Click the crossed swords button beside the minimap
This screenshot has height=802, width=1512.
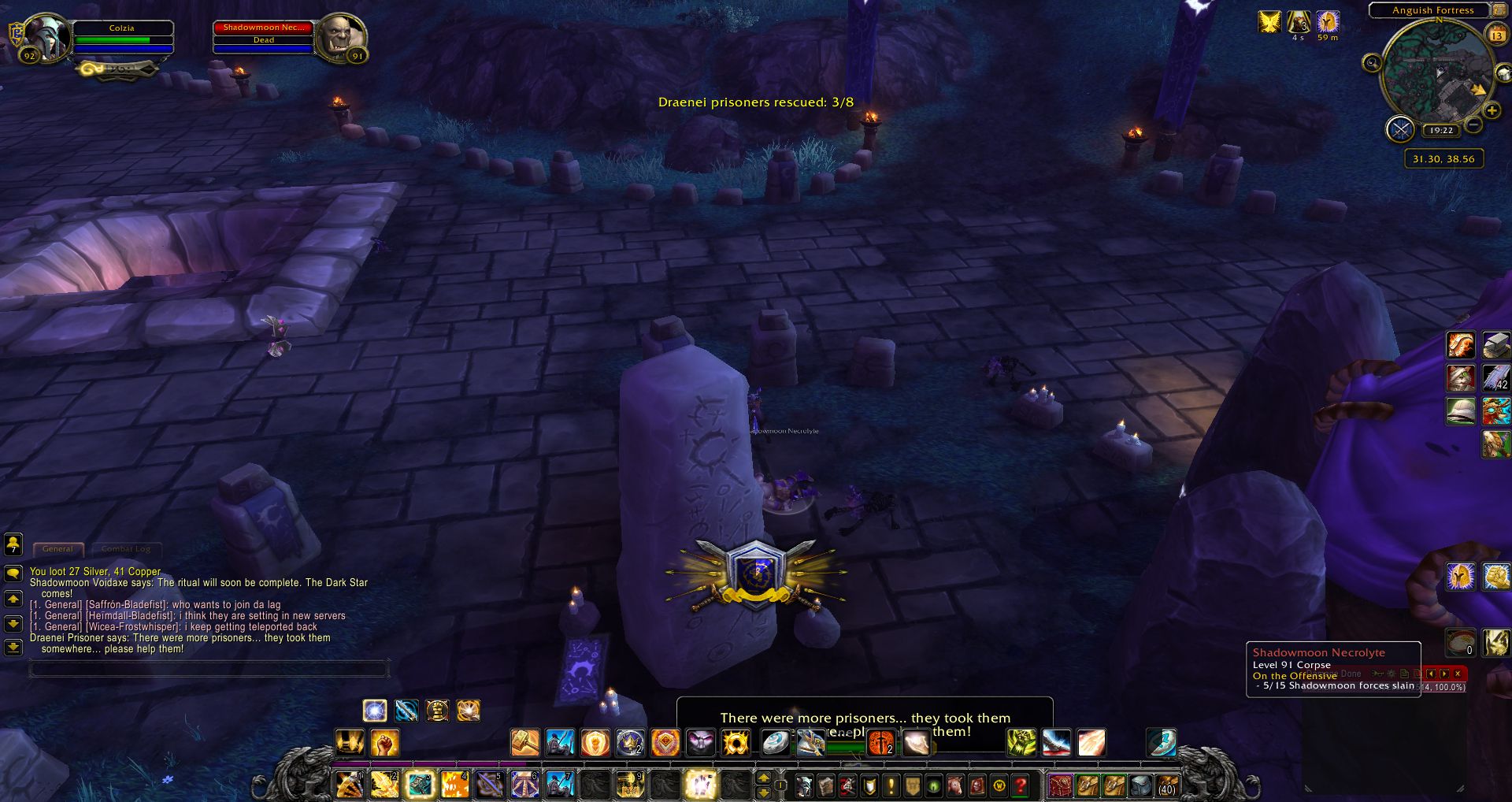pos(1400,128)
